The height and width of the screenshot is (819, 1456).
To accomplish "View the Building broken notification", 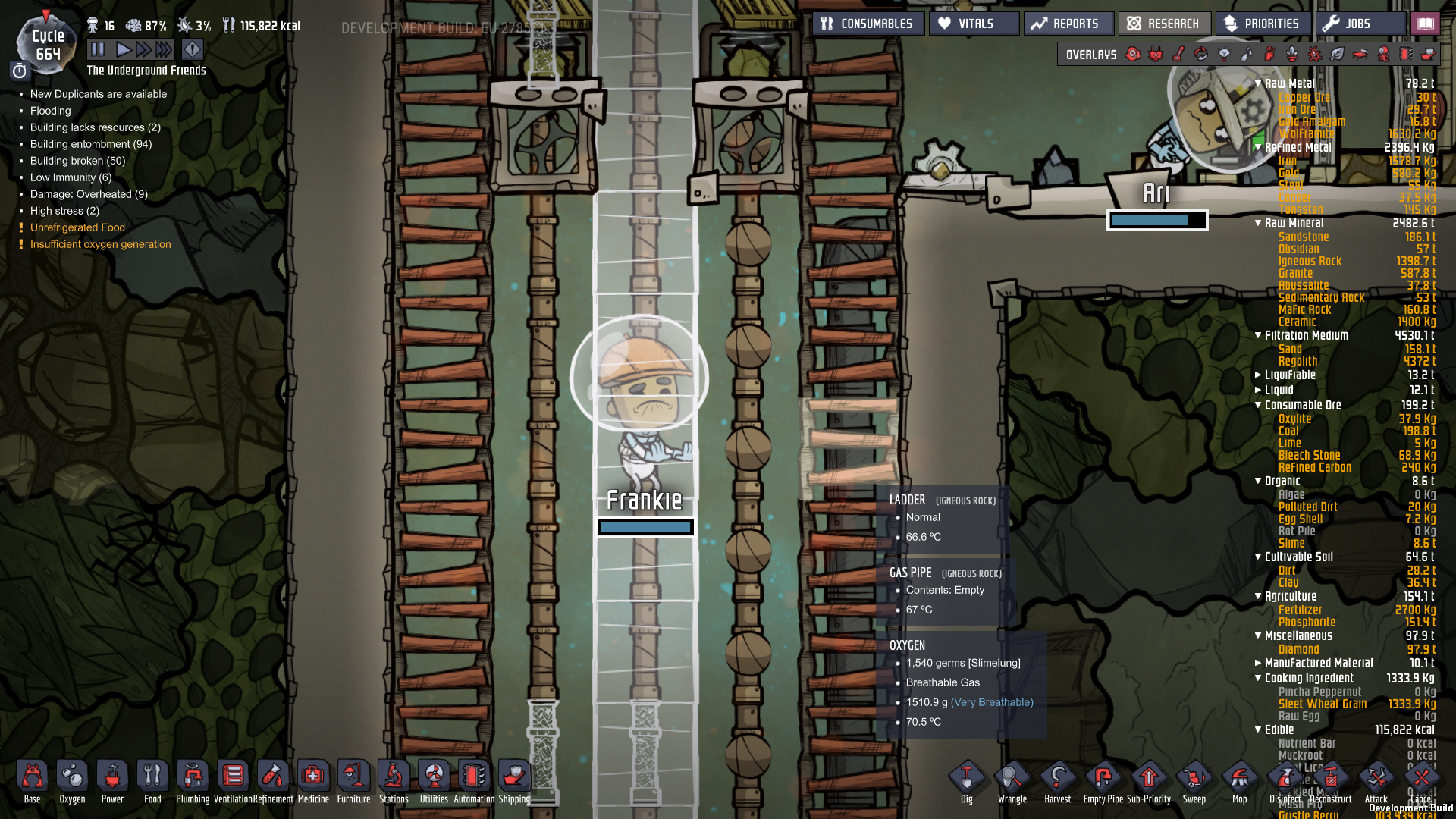I will (x=77, y=160).
